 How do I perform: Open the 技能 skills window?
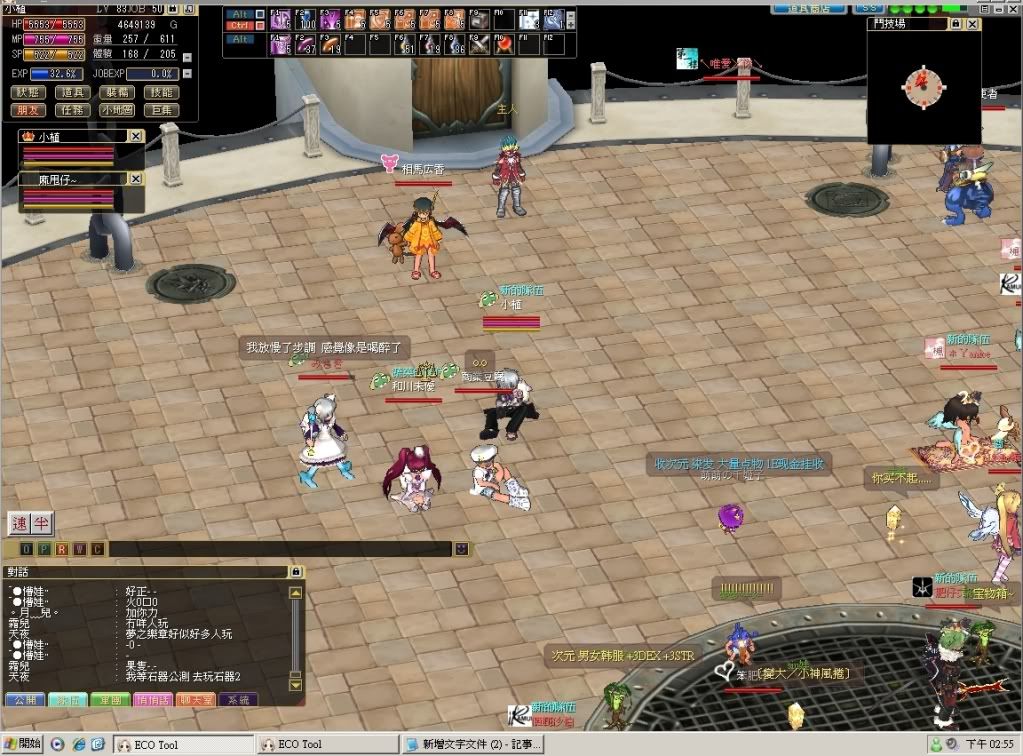coord(160,92)
